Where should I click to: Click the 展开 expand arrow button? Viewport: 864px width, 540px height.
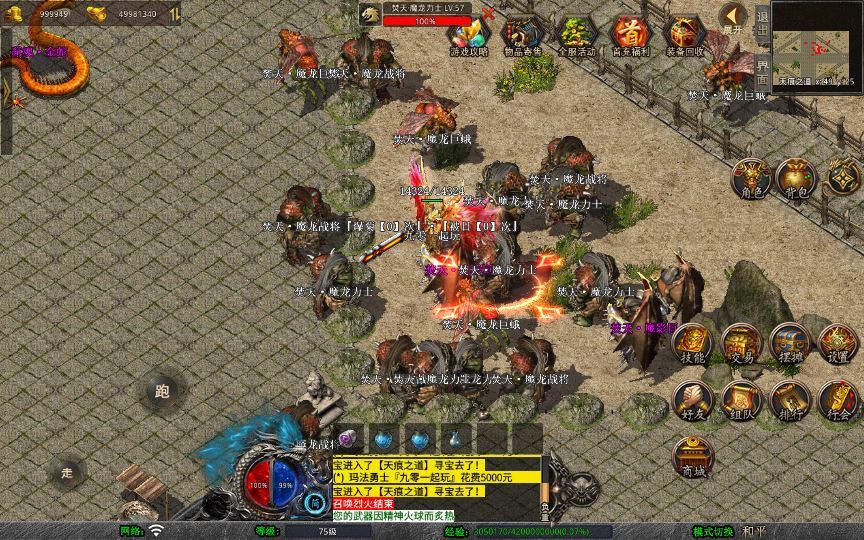[733, 17]
